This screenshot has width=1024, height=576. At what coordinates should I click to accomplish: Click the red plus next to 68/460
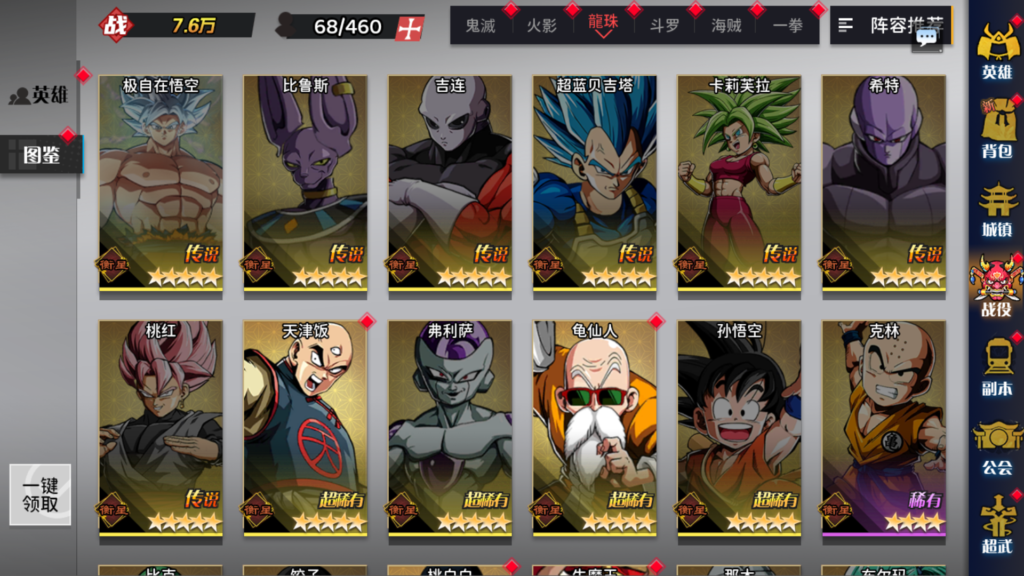coord(409,28)
